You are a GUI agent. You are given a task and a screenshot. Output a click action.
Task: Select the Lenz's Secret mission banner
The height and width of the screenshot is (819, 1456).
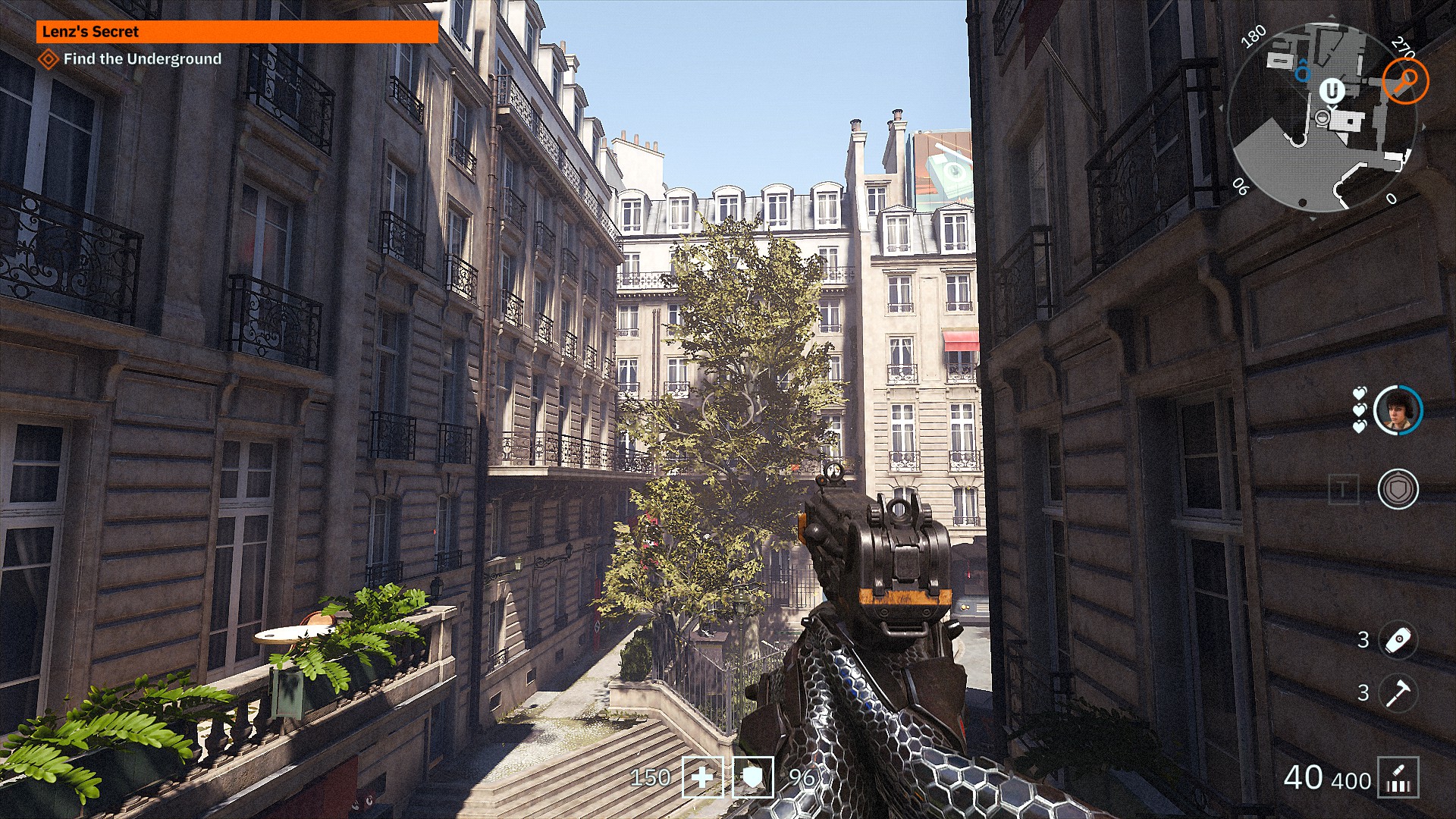coord(237,32)
